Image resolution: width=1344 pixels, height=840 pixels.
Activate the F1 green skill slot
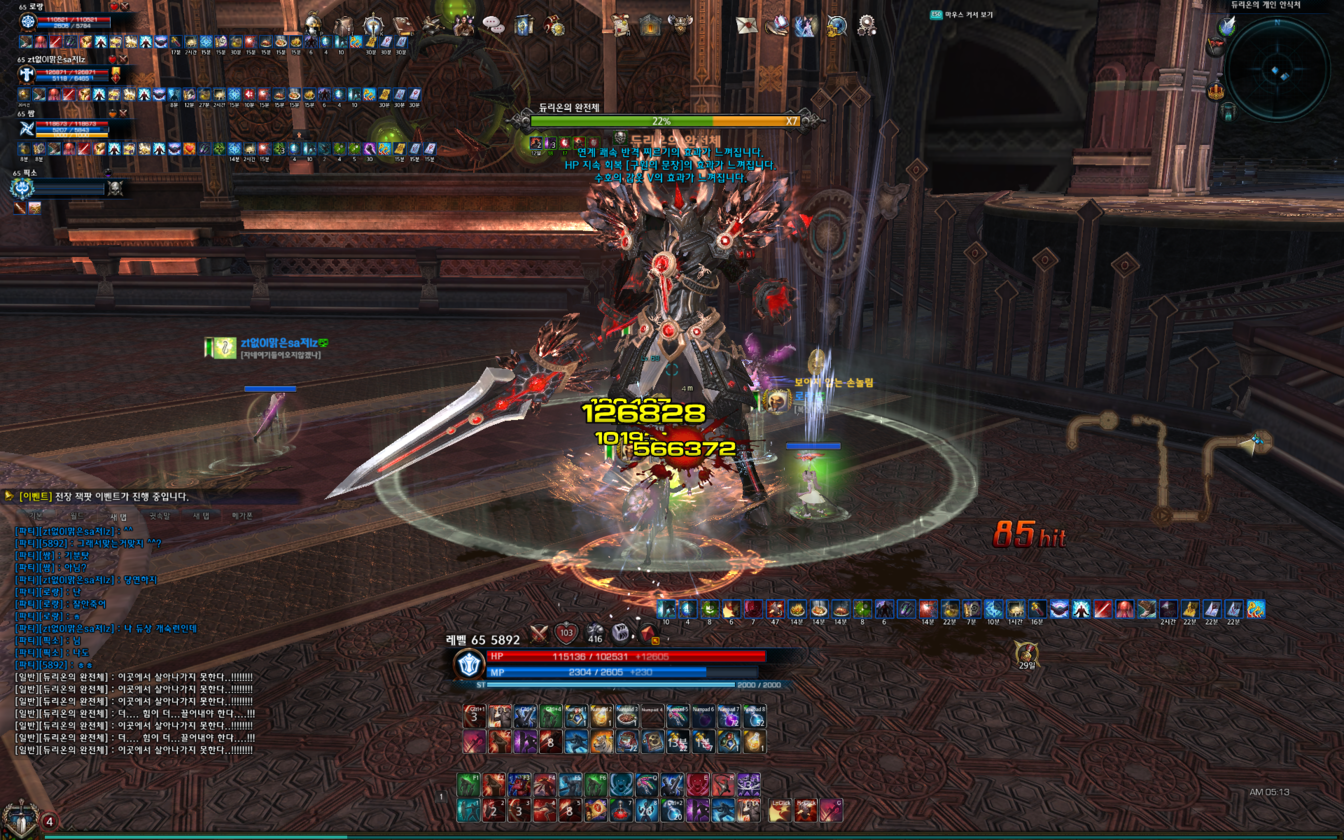(469, 785)
